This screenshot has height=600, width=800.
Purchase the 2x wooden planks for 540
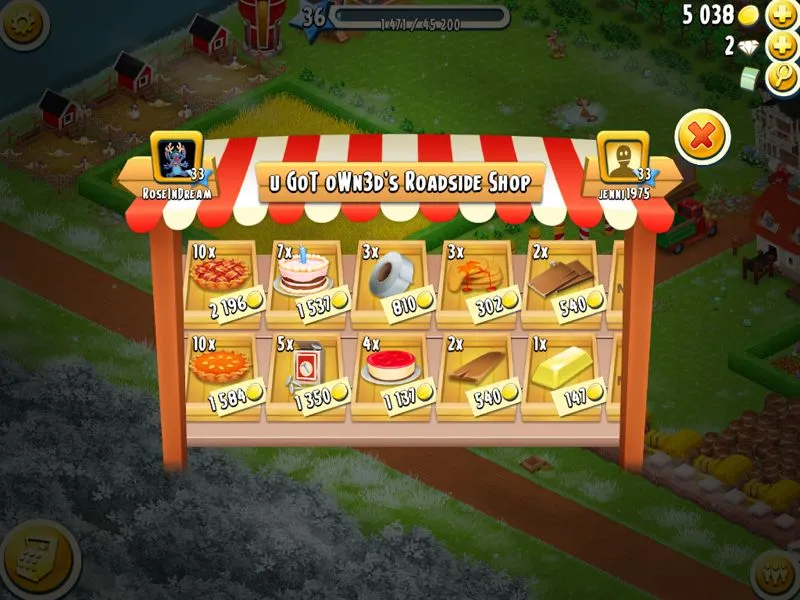(x=475, y=373)
